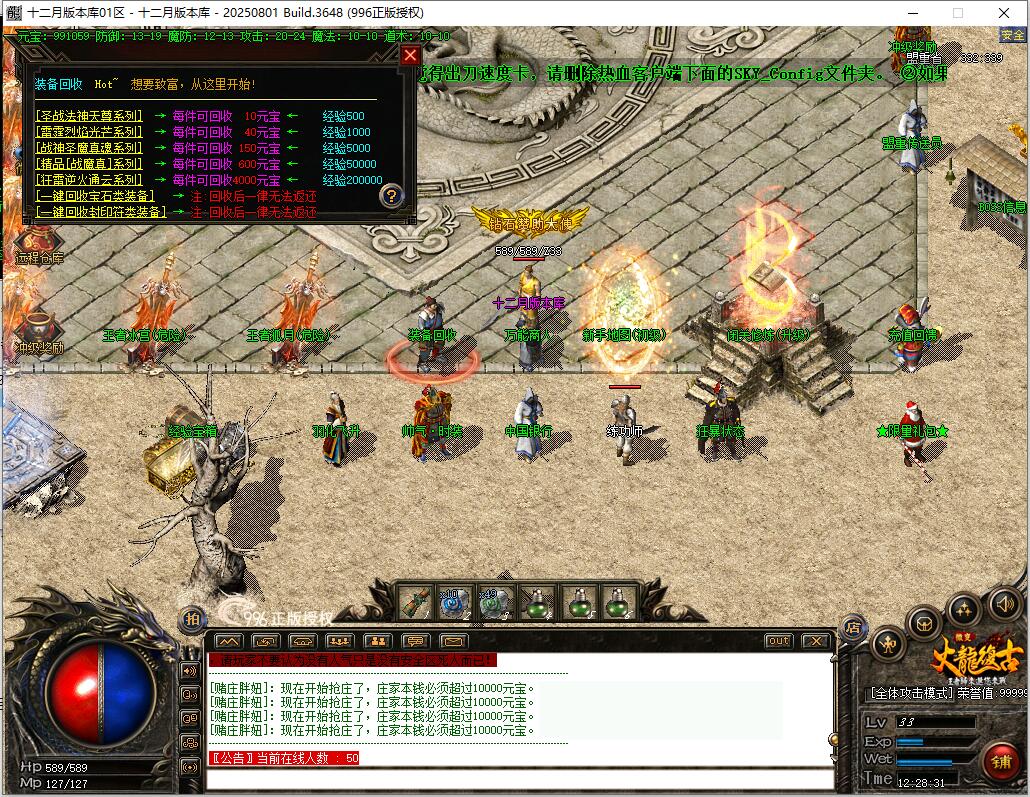Screen dimensions: 1030x797
Task: Select the 圣战法神天尊系列 recycle link
Action: pos(89,116)
